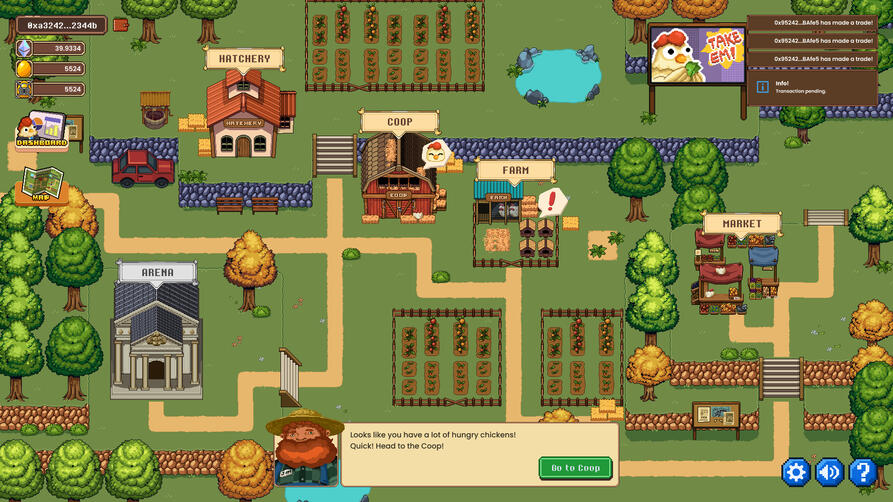Toggle the sound speaker button
Viewport: 893px width, 502px height.
coord(829,472)
